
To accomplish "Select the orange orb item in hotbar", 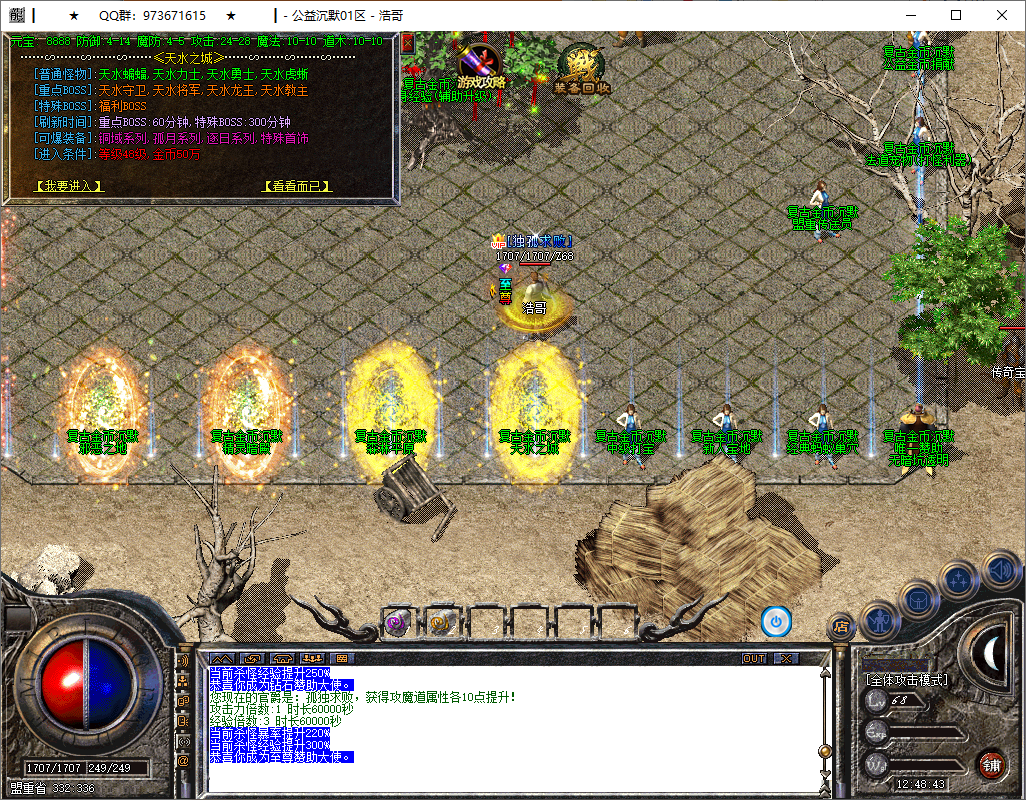I will (x=440, y=623).
